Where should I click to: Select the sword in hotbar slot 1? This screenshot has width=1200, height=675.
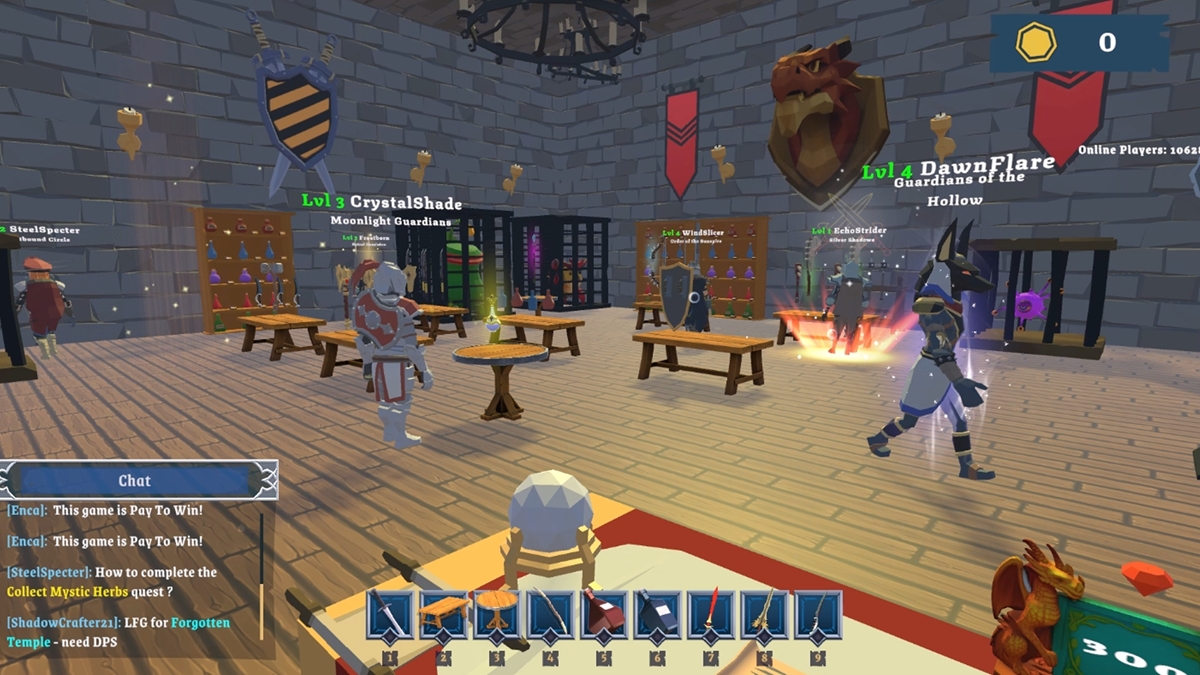[x=388, y=614]
